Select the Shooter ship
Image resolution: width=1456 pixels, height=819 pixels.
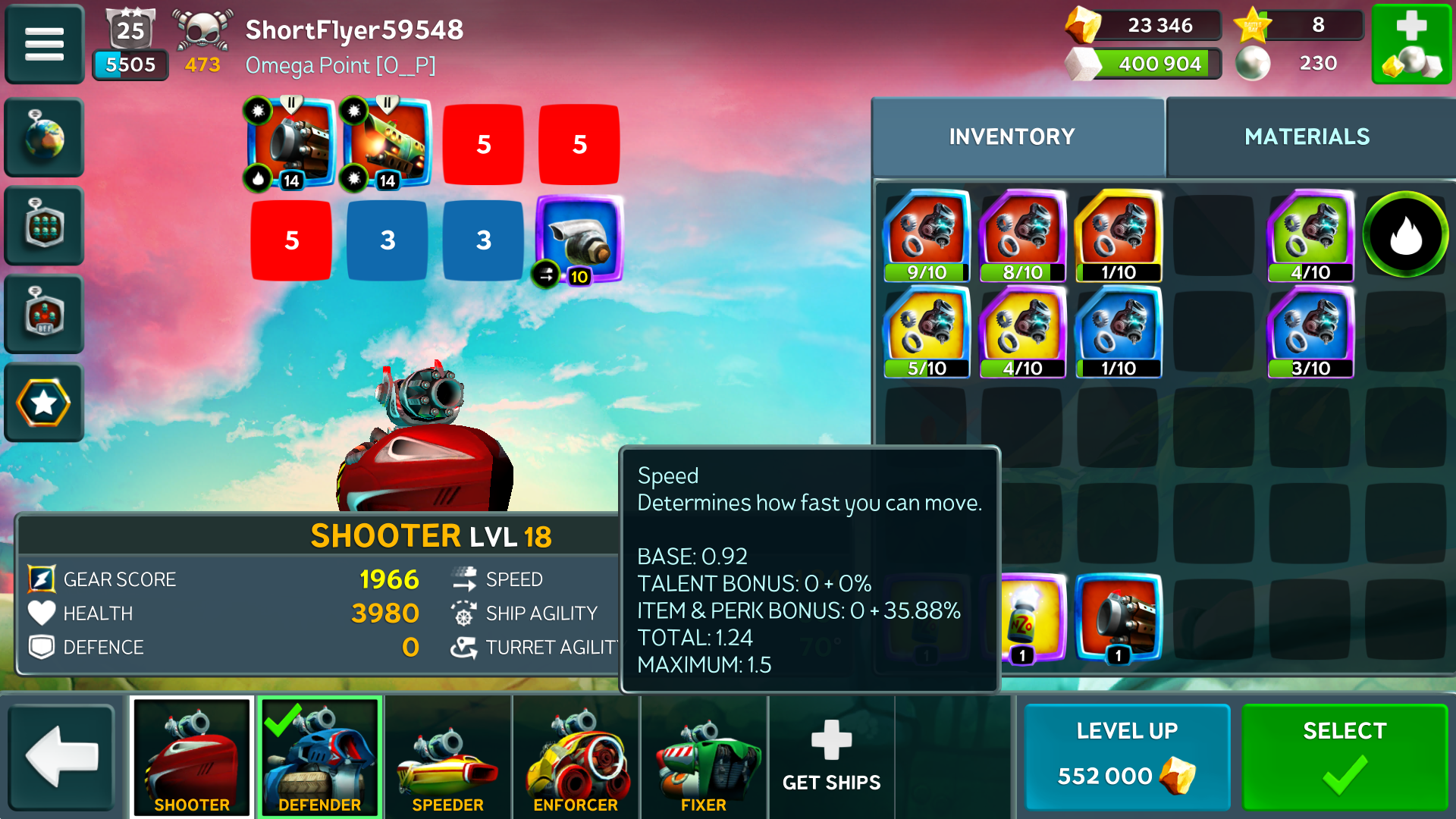[x=192, y=757]
